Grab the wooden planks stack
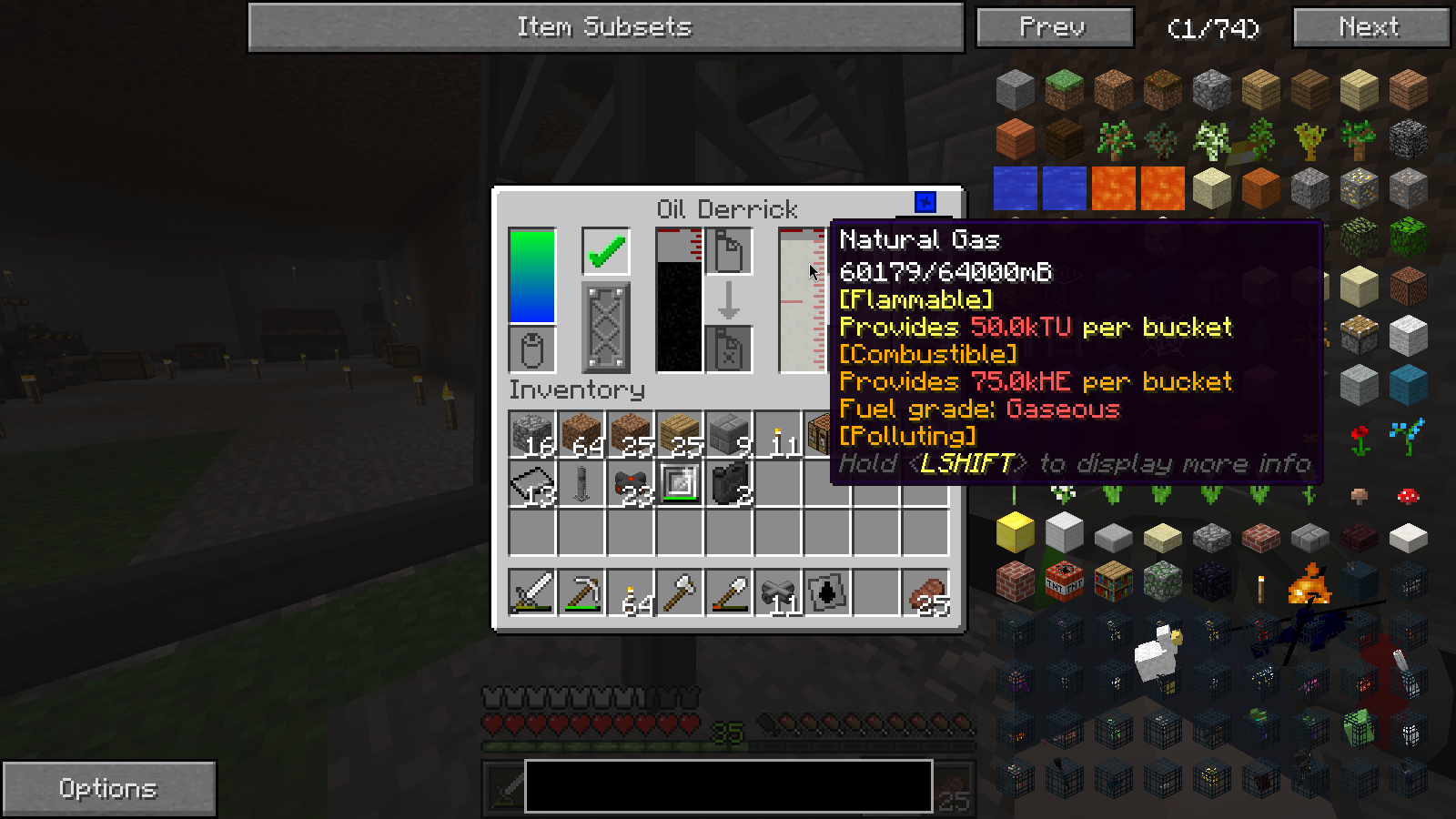The height and width of the screenshot is (819, 1456). coord(680,434)
